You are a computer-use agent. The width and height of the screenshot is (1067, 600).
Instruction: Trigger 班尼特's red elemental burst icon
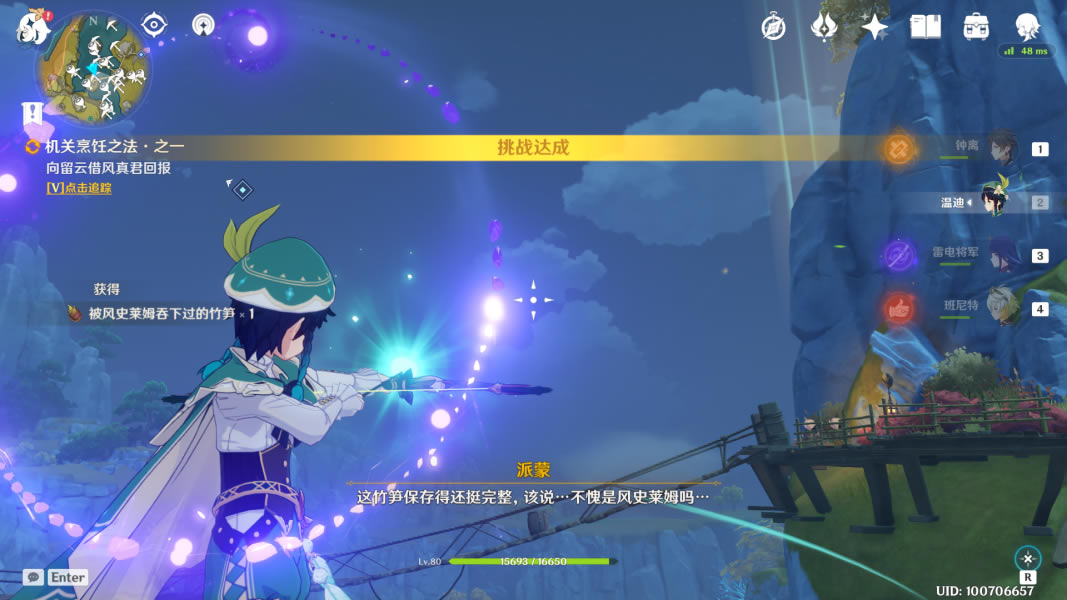tap(900, 308)
